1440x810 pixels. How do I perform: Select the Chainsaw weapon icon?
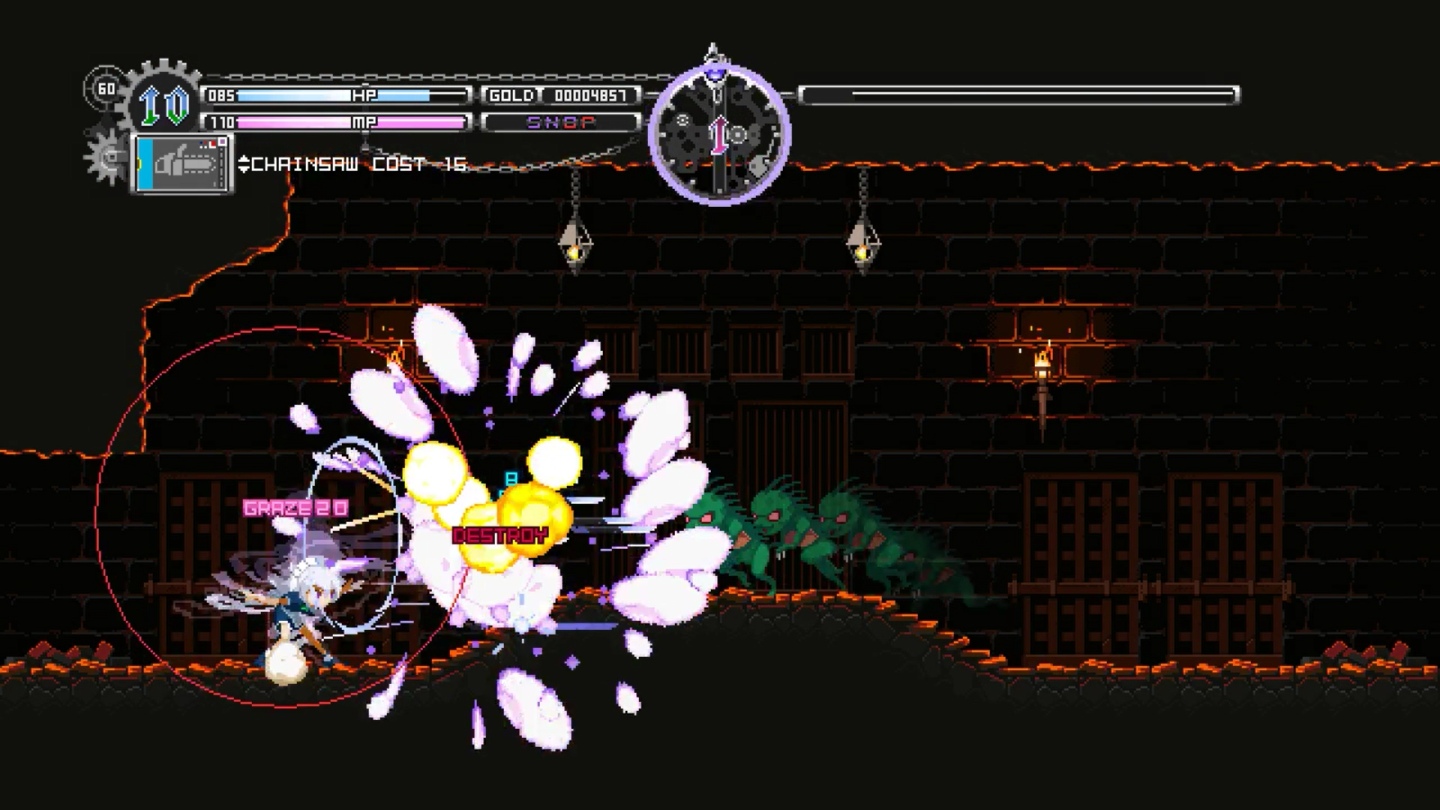(183, 163)
